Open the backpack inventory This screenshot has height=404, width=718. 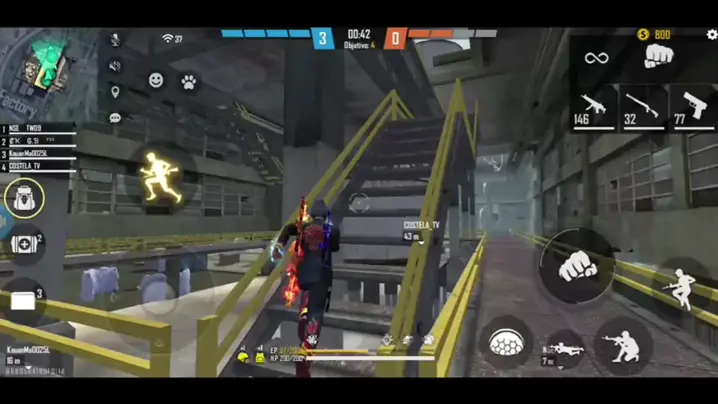click(x=23, y=198)
